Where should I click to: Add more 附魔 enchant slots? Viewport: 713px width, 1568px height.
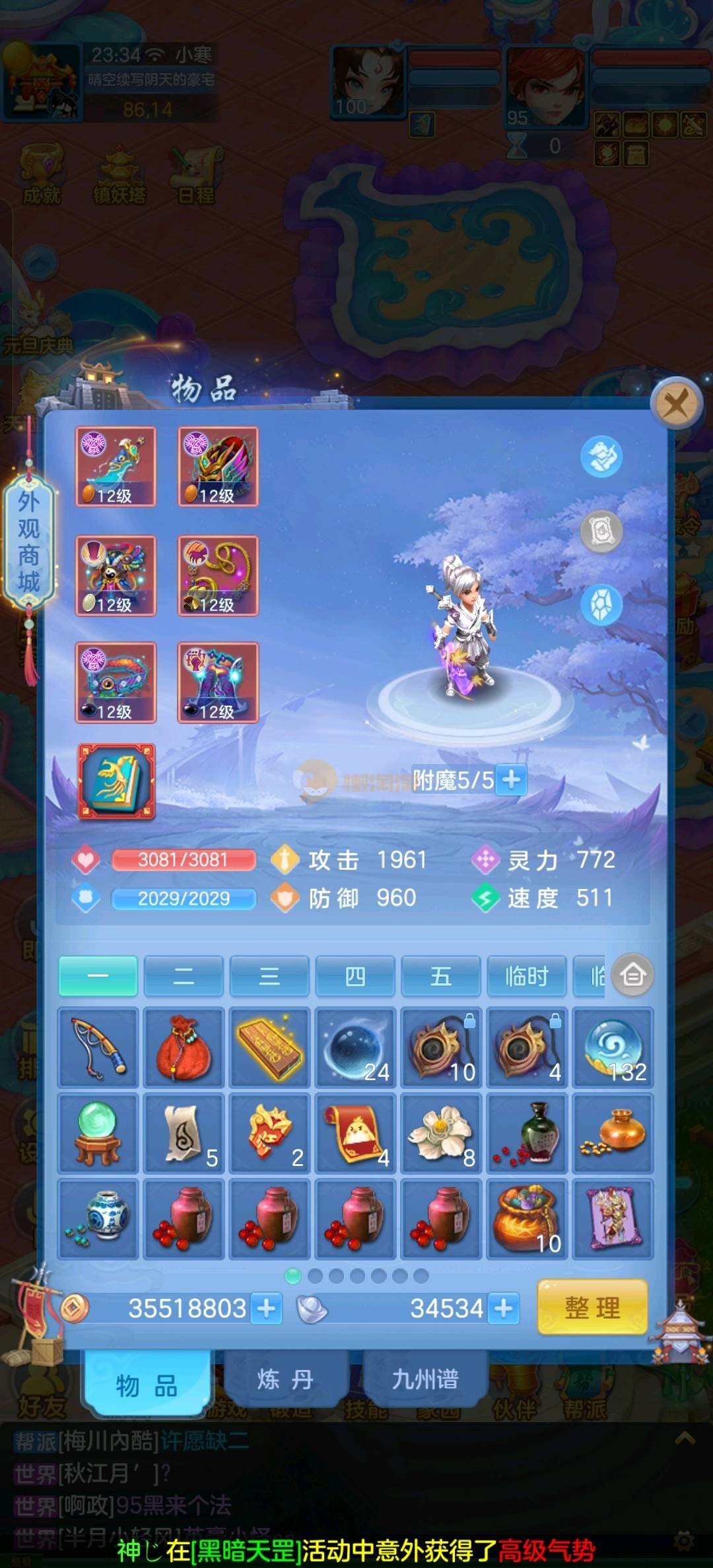(x=511, y=780)
